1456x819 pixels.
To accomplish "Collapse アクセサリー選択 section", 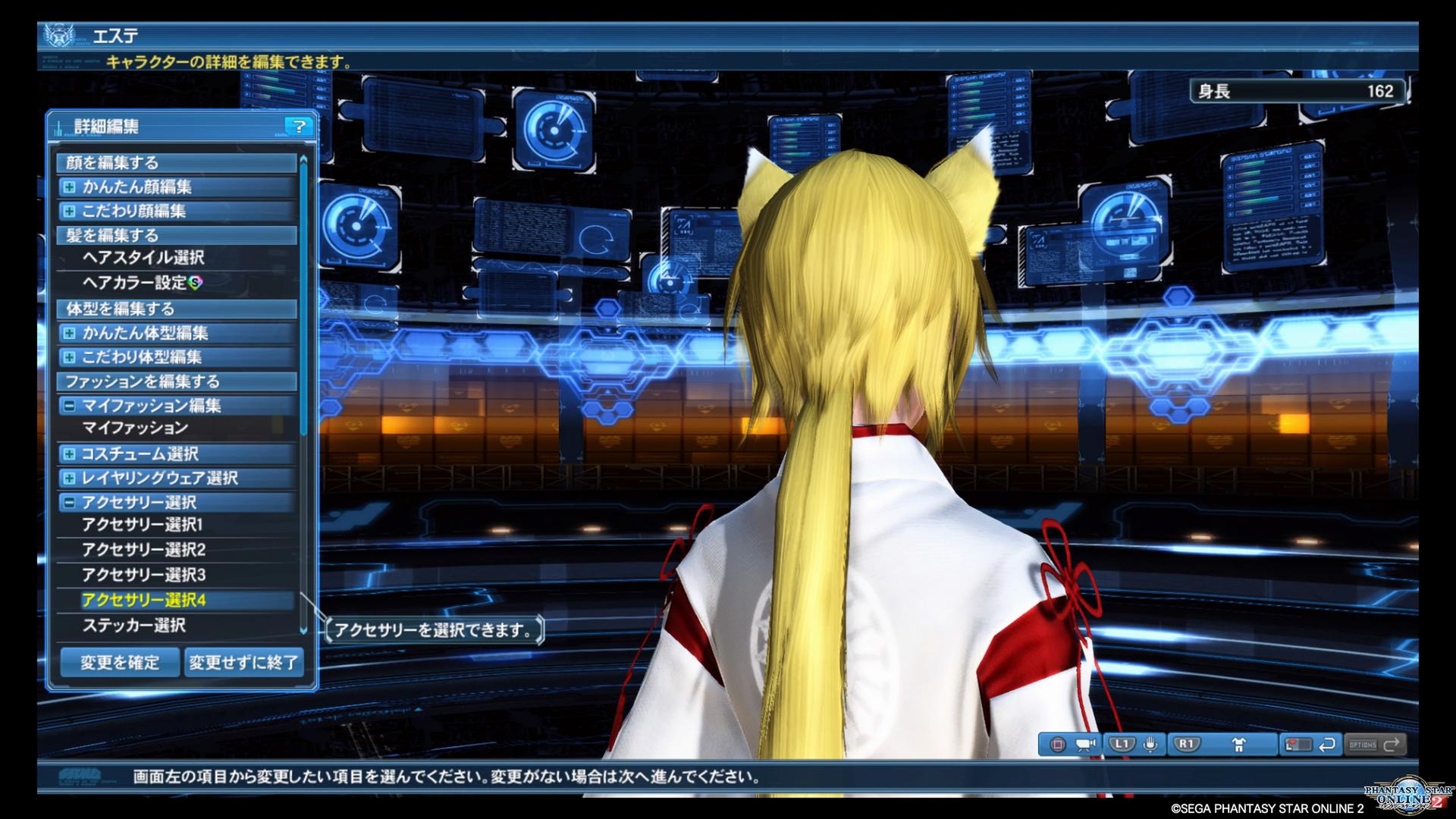I will tap(69, 502).
